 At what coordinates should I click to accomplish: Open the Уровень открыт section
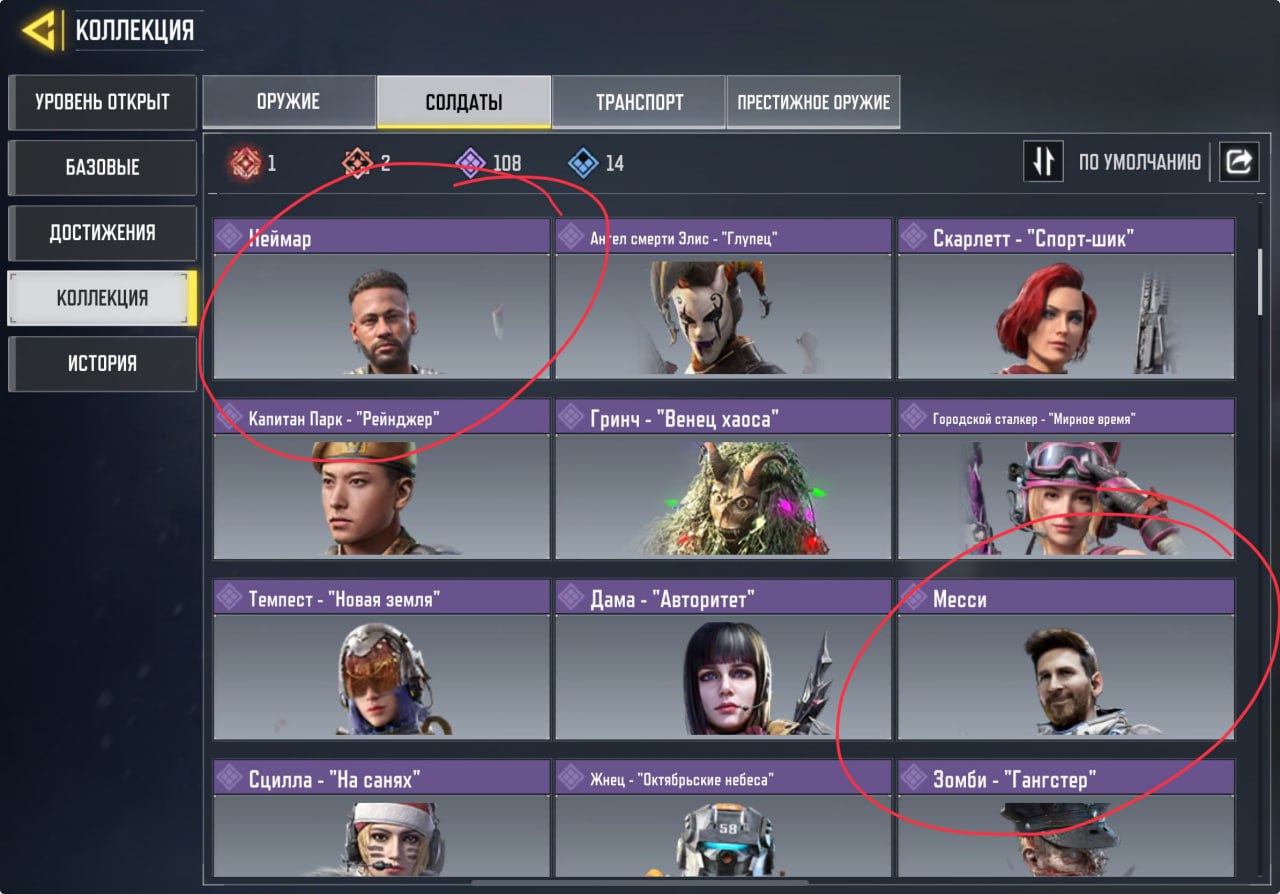point(102,102)
